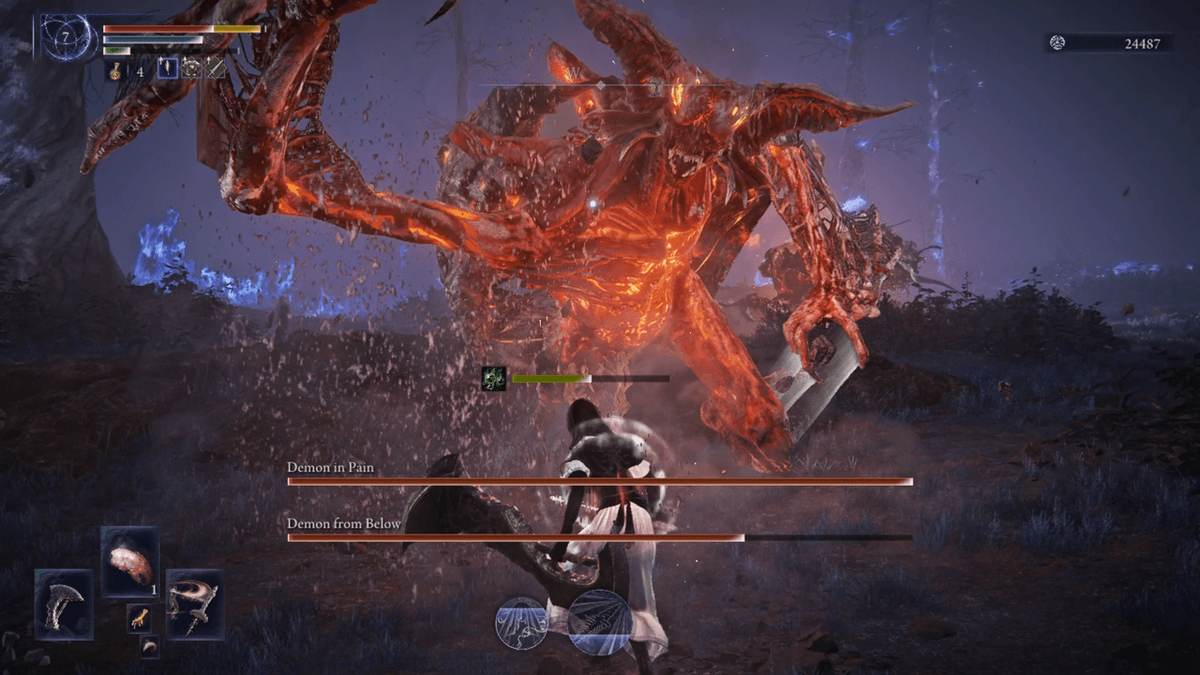
Task: Select the right-hand weapon slot with swirl
Action: pos(195,604)
